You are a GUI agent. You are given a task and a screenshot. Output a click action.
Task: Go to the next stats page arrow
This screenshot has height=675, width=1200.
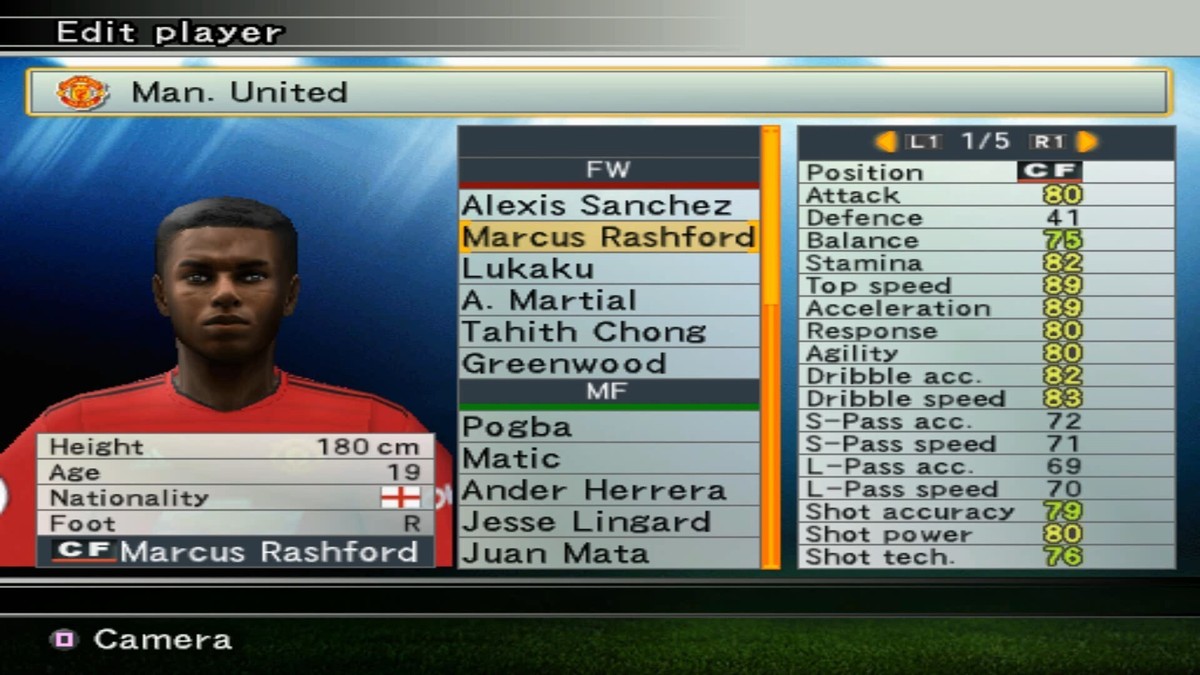pyautogui.click(x=1087, y=142)
